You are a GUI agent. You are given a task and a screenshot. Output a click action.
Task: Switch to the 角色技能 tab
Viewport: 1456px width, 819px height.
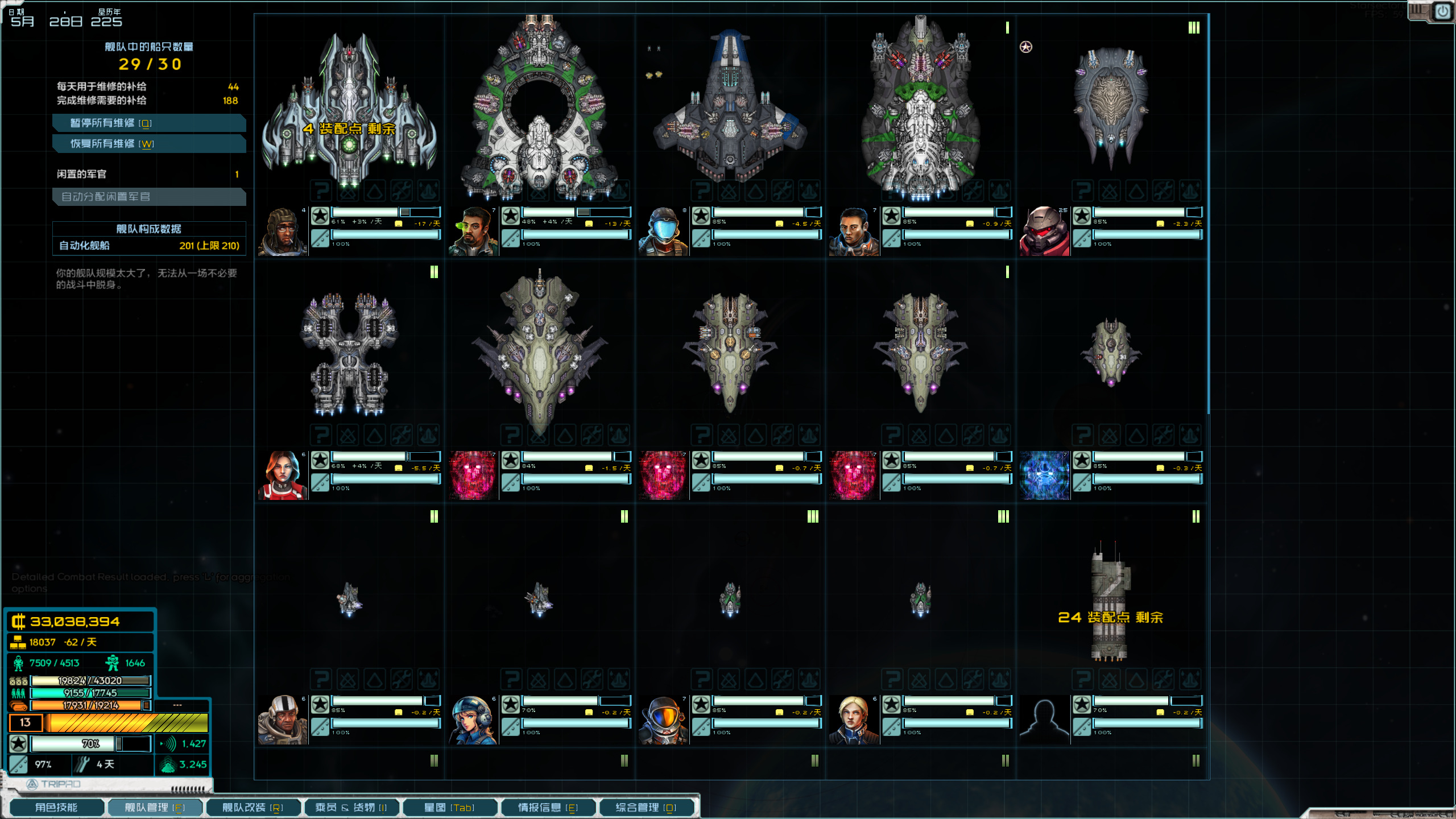57,807
